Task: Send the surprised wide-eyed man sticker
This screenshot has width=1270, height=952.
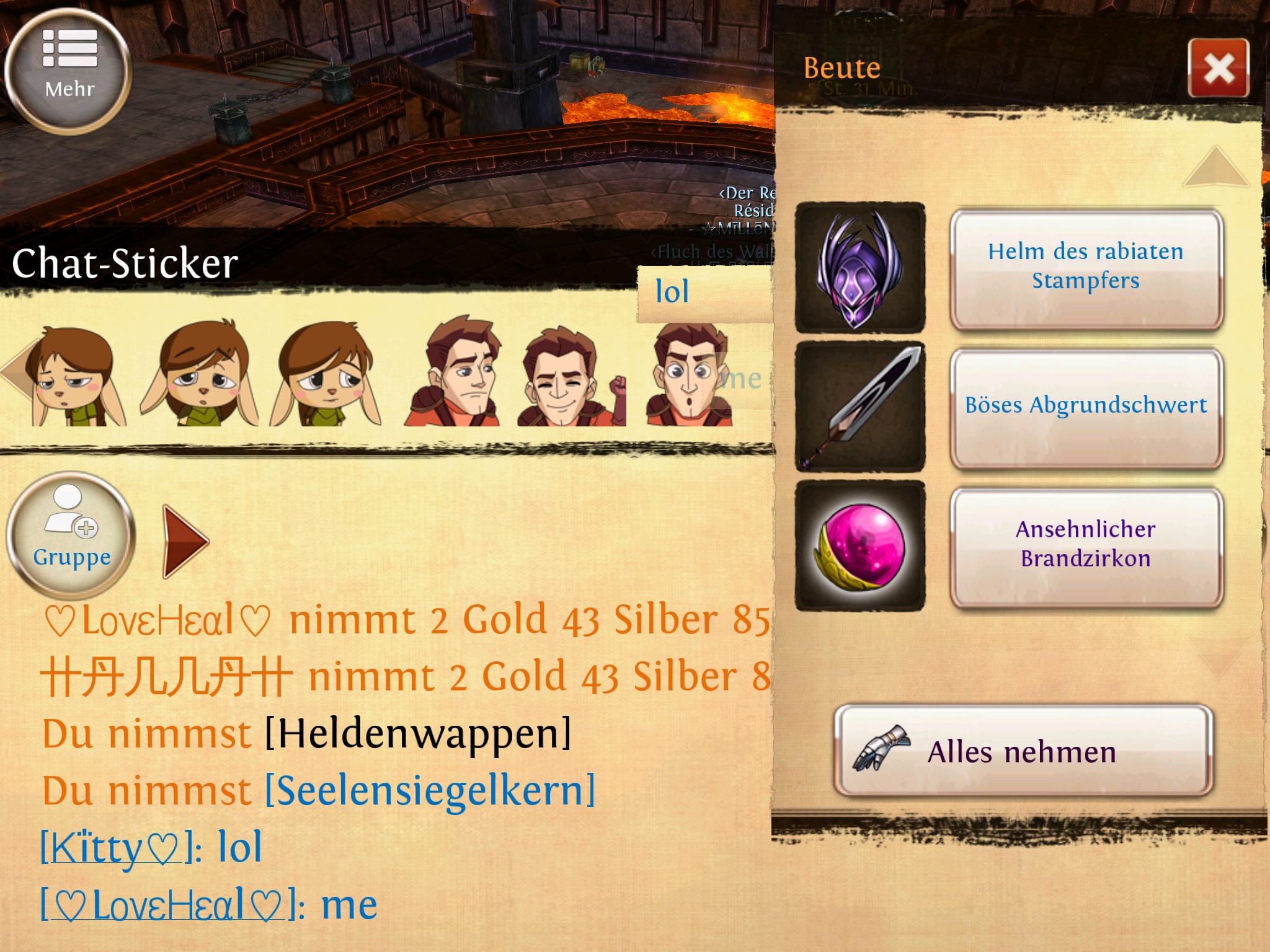Action: tap(690, 374)
